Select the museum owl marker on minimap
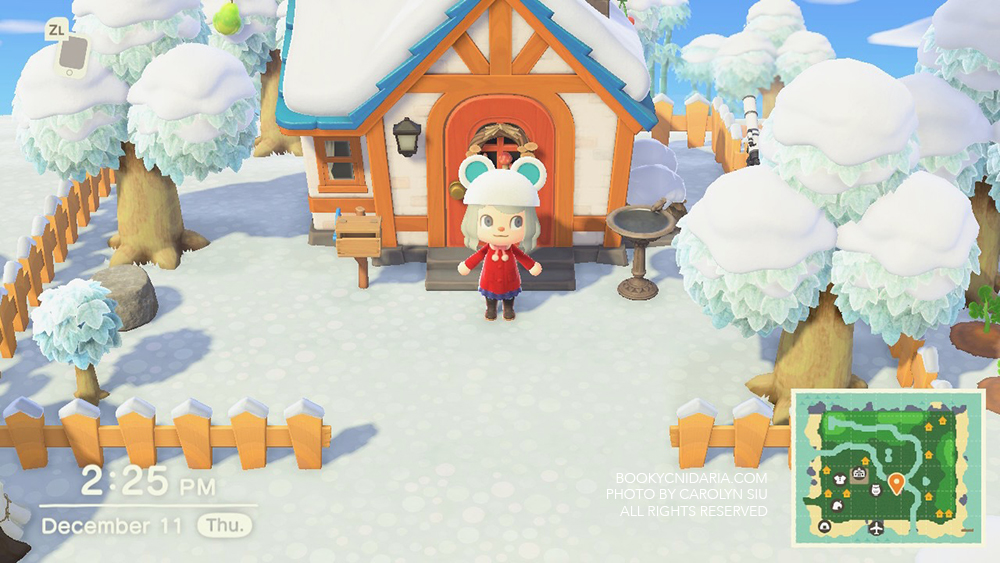Viewport: 1000px width, 563px height. (876, 490)
